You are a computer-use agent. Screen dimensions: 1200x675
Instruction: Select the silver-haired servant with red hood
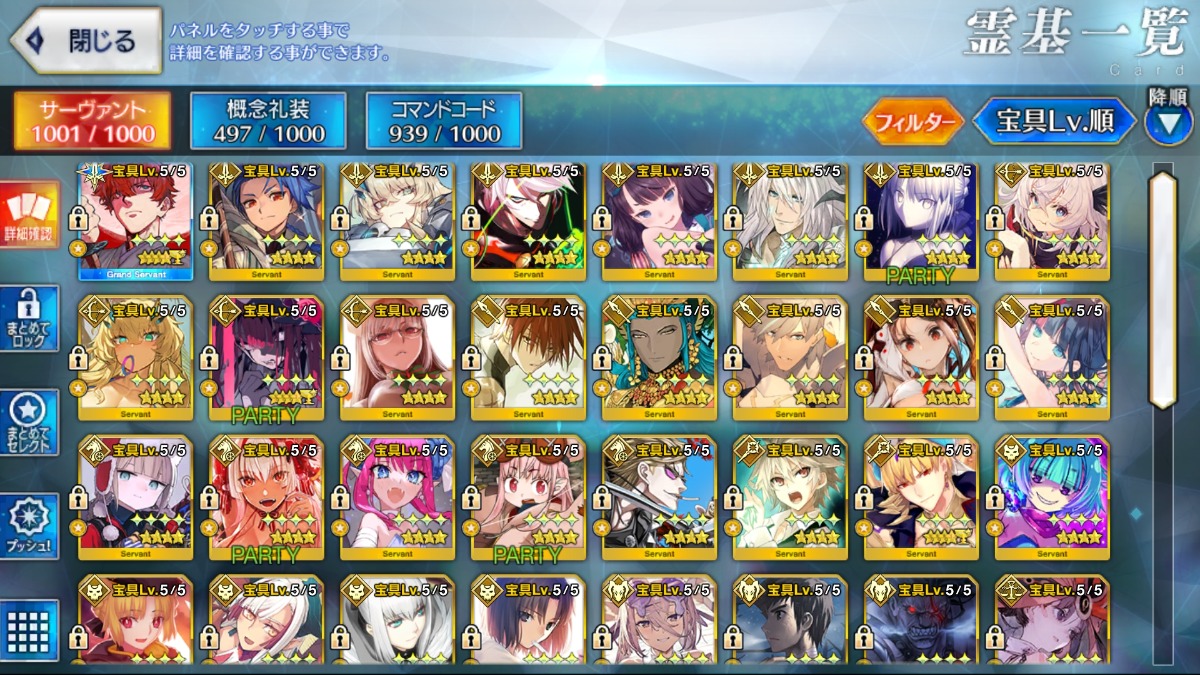click(136, 493)
